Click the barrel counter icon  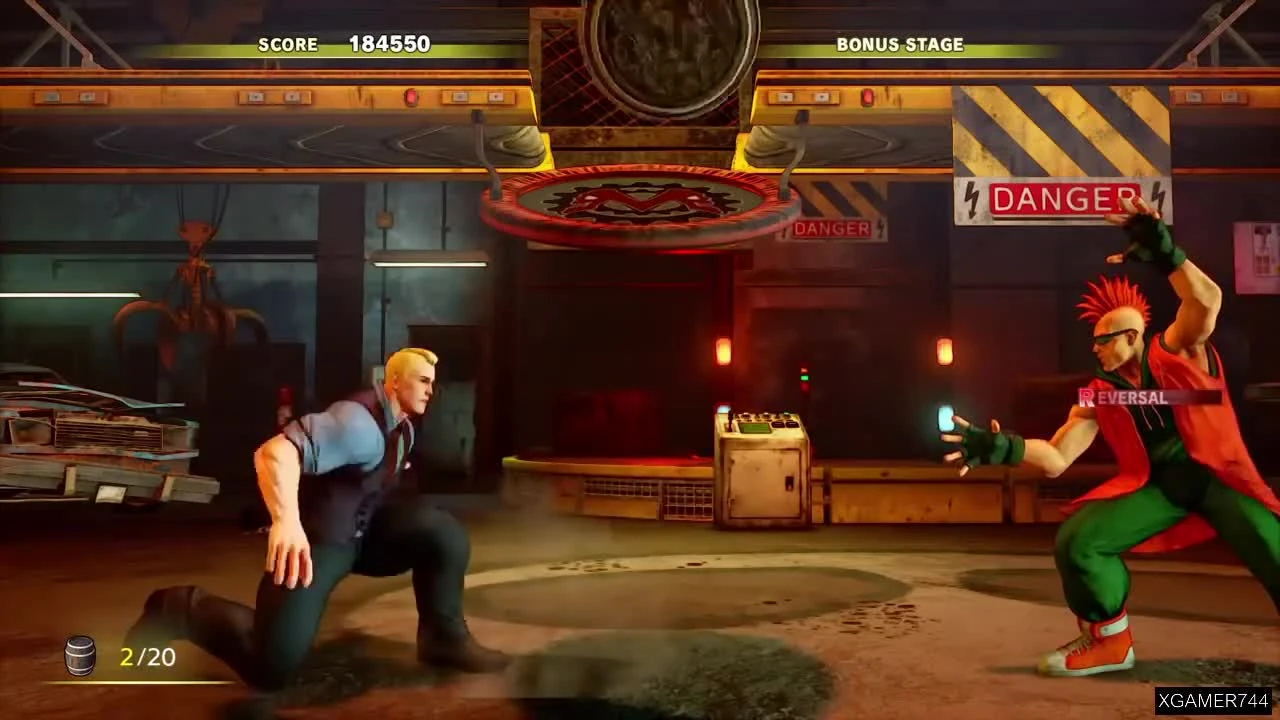click(x=80, y=656)
